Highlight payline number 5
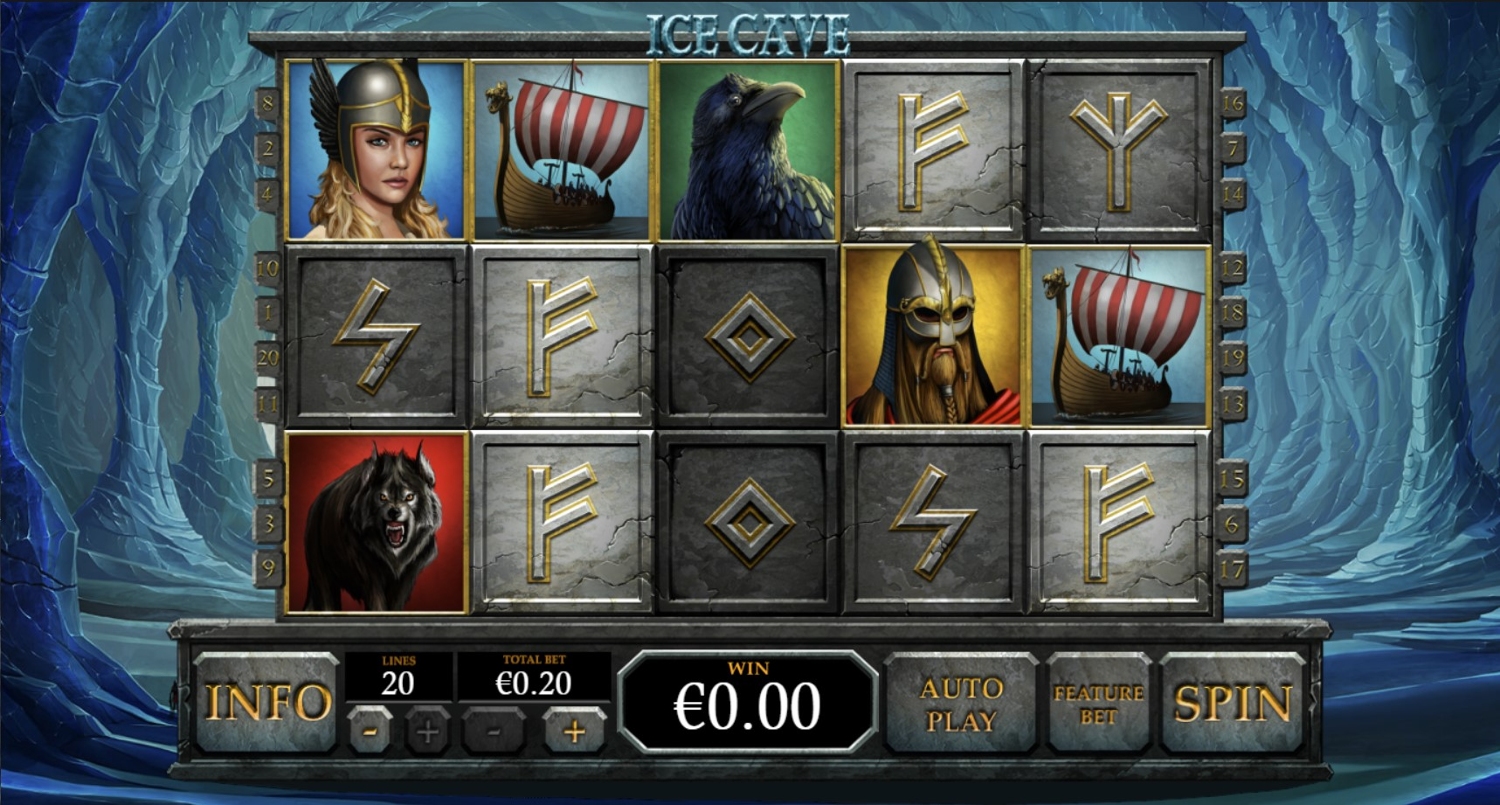This screenshot has width=1500, height=805. click(267, 478)
